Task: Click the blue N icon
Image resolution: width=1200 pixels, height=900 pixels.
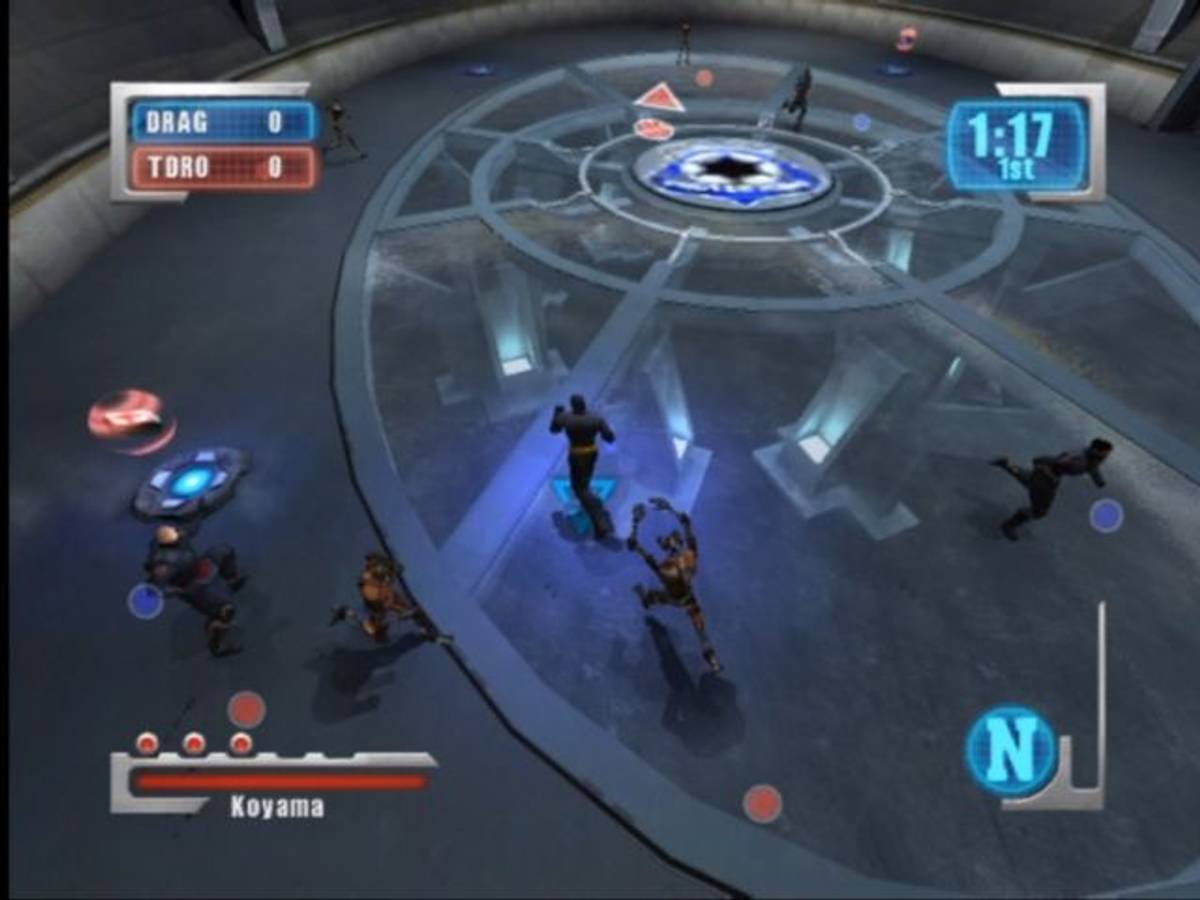Action: pyautogui.click(x=1009, y=750)
